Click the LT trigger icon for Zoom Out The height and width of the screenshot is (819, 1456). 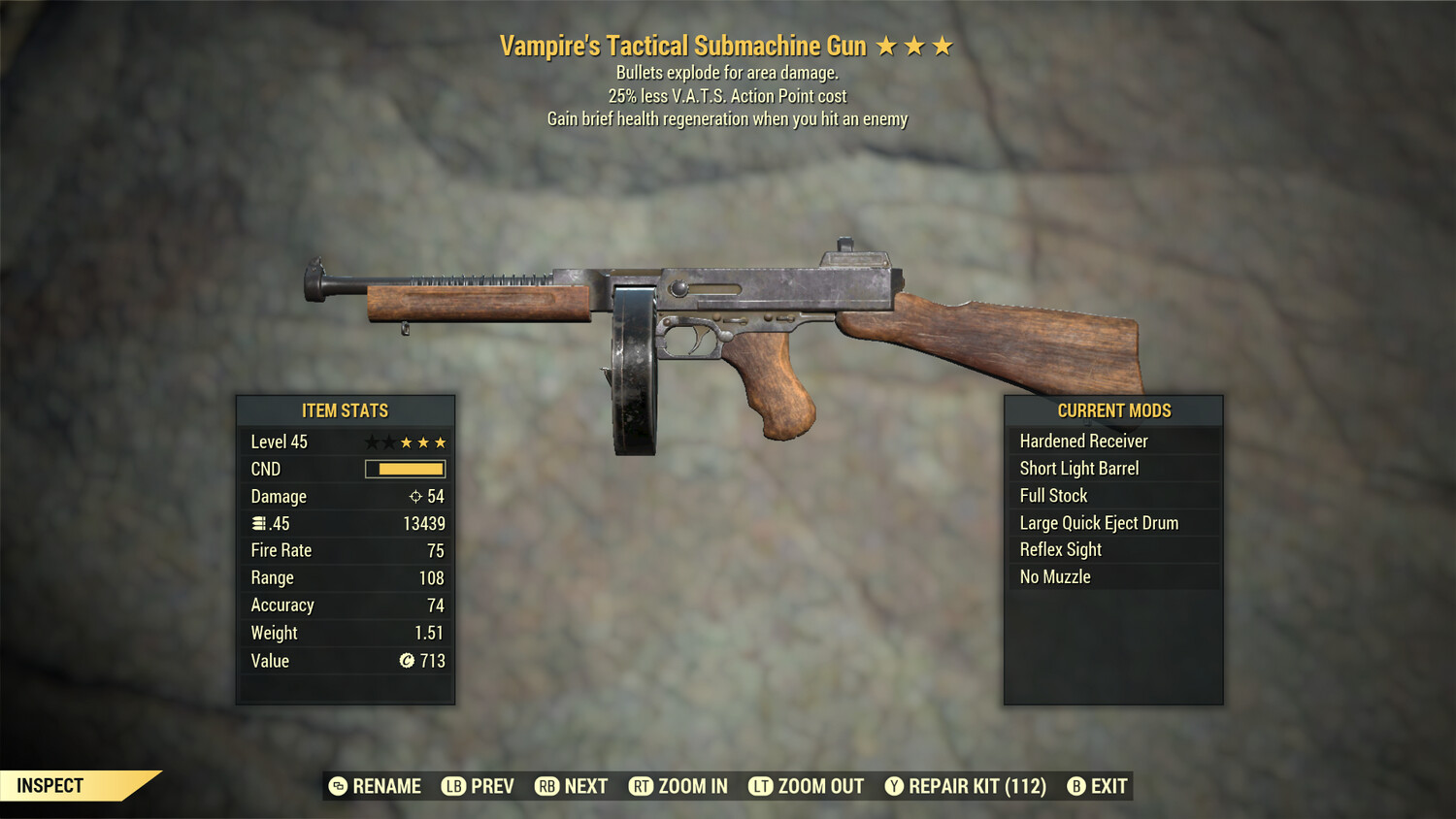point(759,786)
